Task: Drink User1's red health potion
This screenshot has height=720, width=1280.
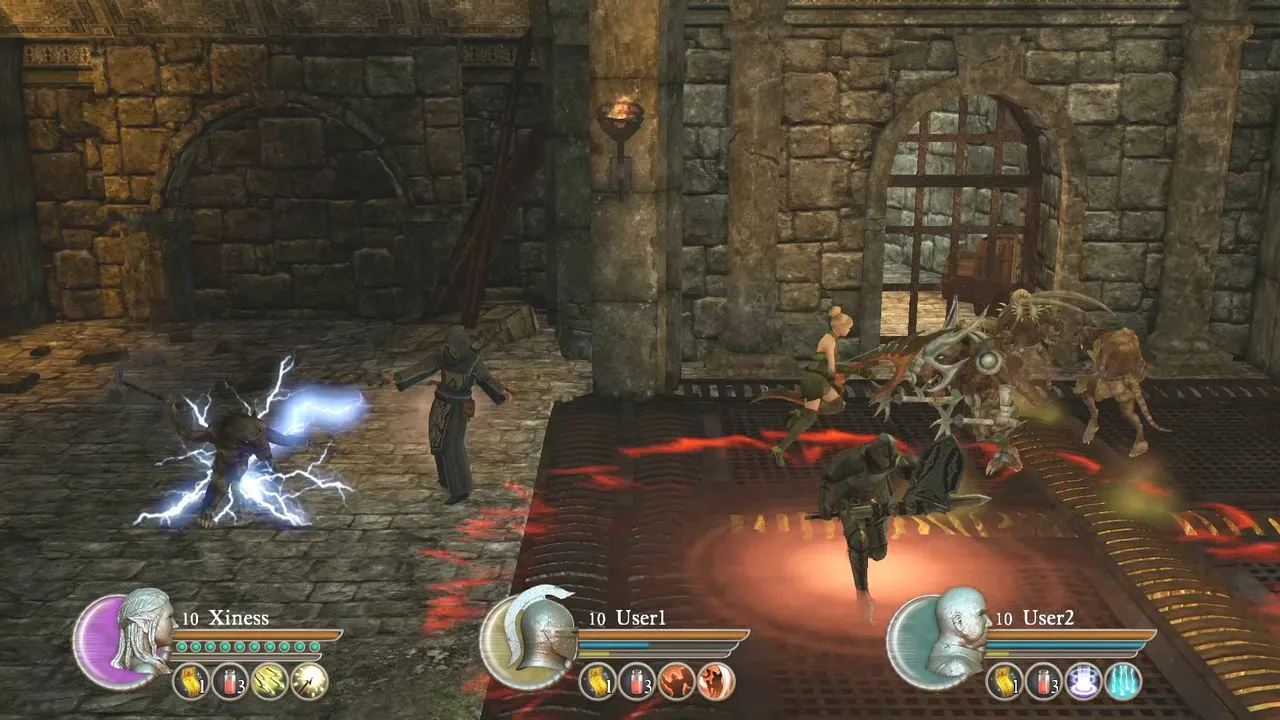Action: (x=637, y=681)
